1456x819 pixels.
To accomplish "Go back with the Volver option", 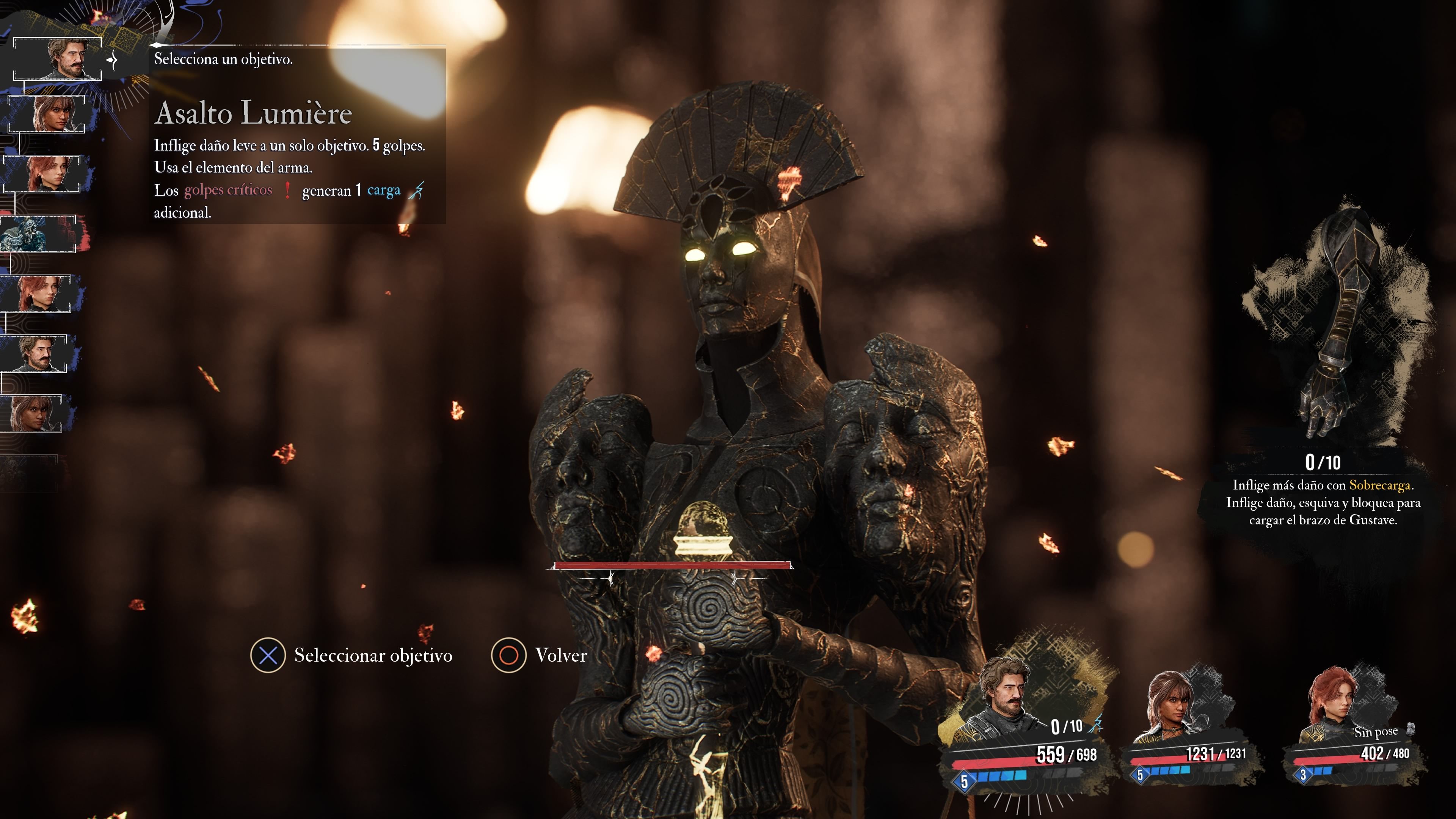I will (539, 655).
